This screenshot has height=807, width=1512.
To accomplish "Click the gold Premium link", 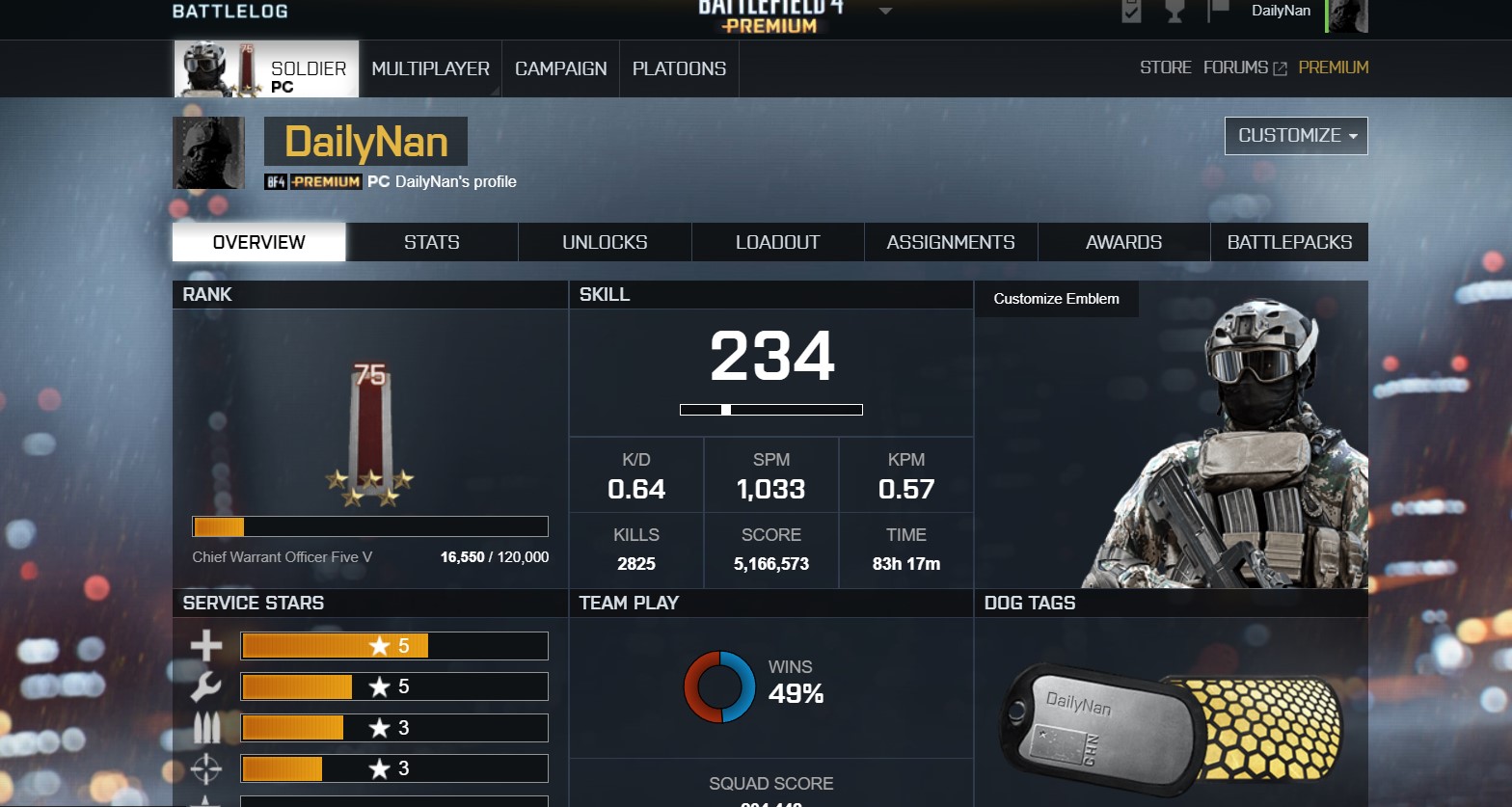I will click(x=1333, y=67).
